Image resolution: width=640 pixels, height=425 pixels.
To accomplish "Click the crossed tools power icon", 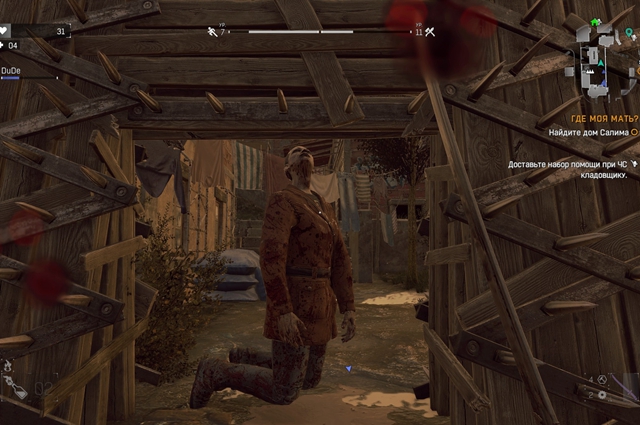I will coord(431,32).
